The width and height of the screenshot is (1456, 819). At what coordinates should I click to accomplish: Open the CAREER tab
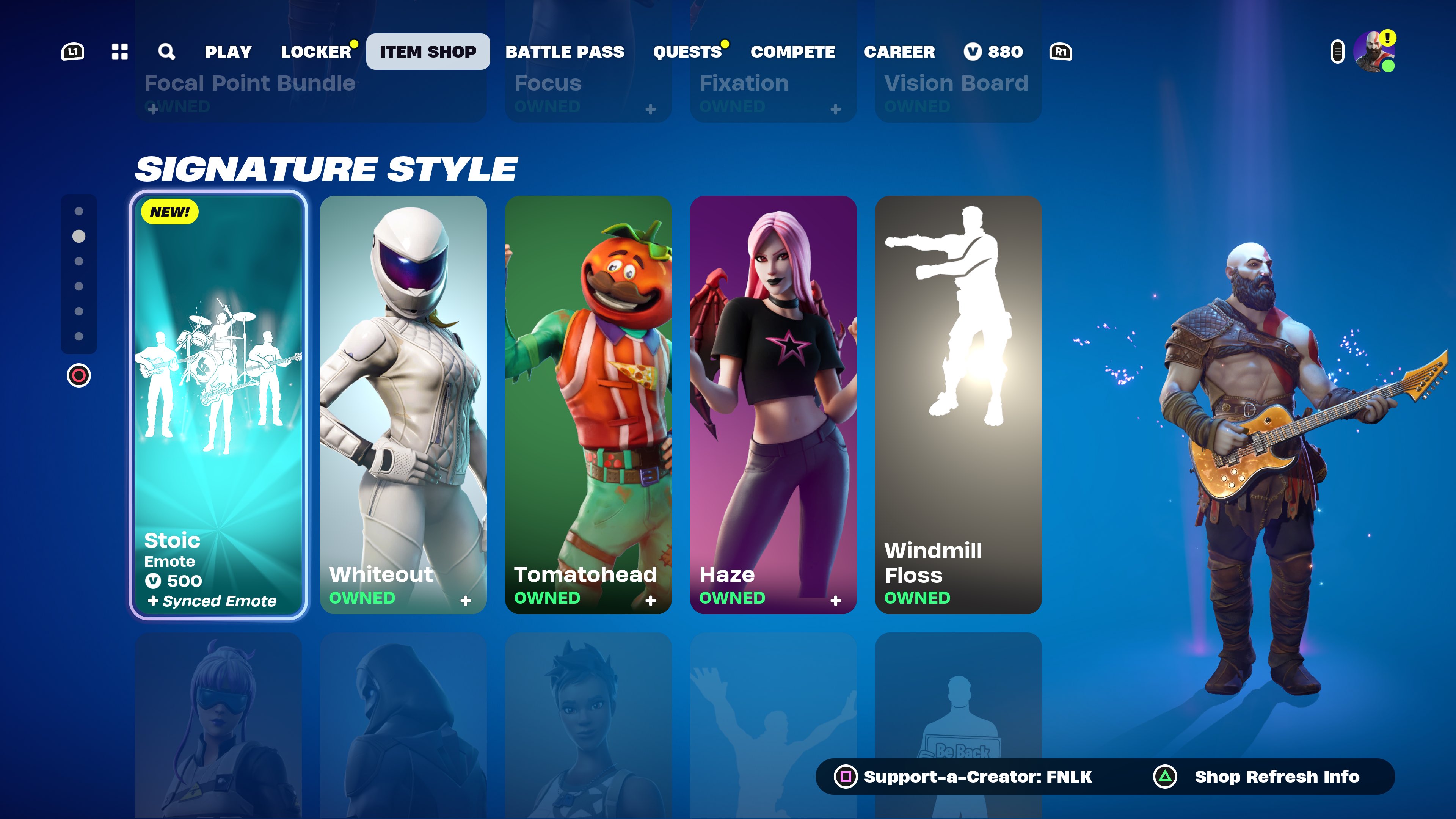coord(900,52)
